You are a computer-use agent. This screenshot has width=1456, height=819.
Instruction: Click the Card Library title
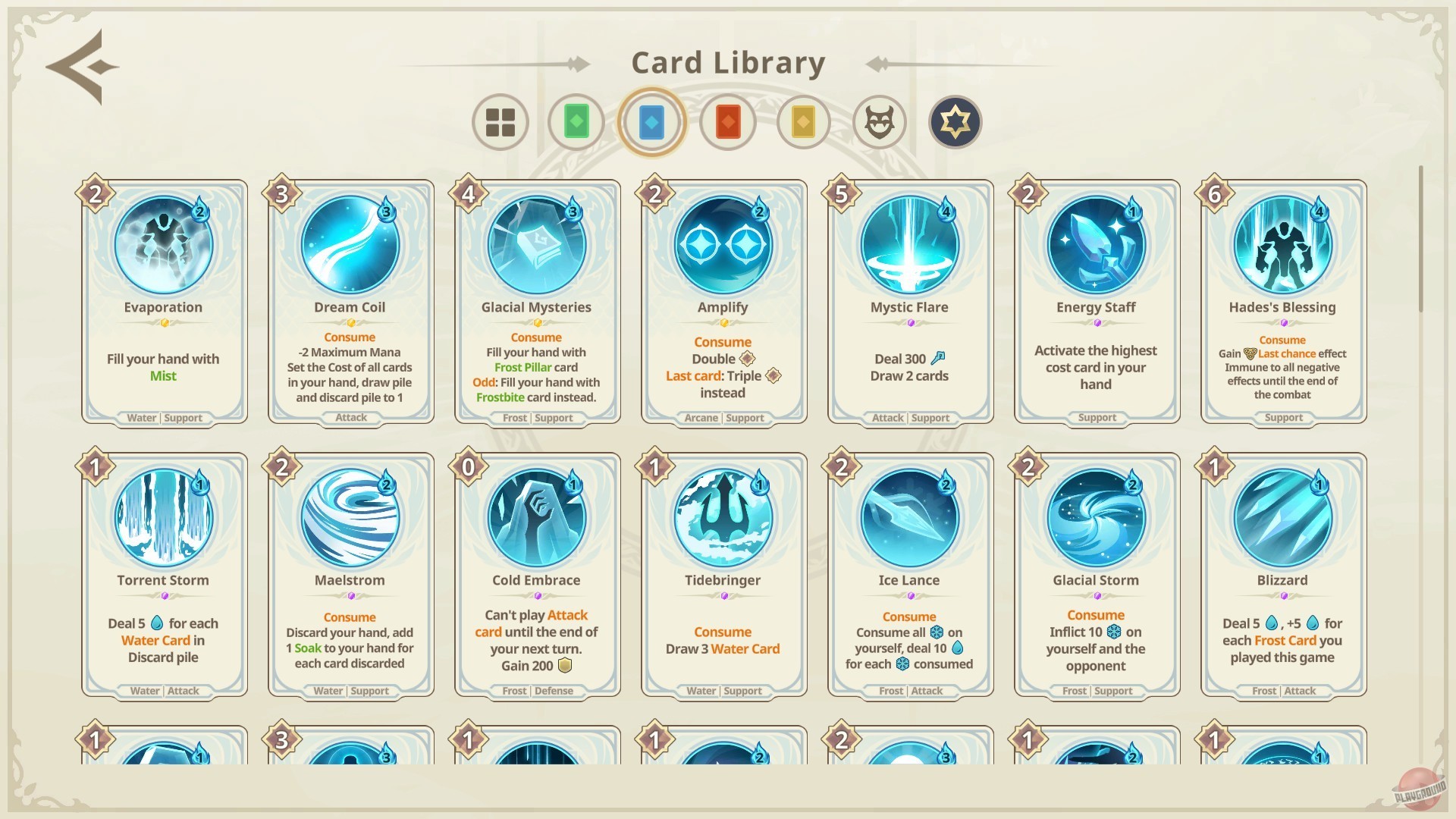click(x=728, y=62)
